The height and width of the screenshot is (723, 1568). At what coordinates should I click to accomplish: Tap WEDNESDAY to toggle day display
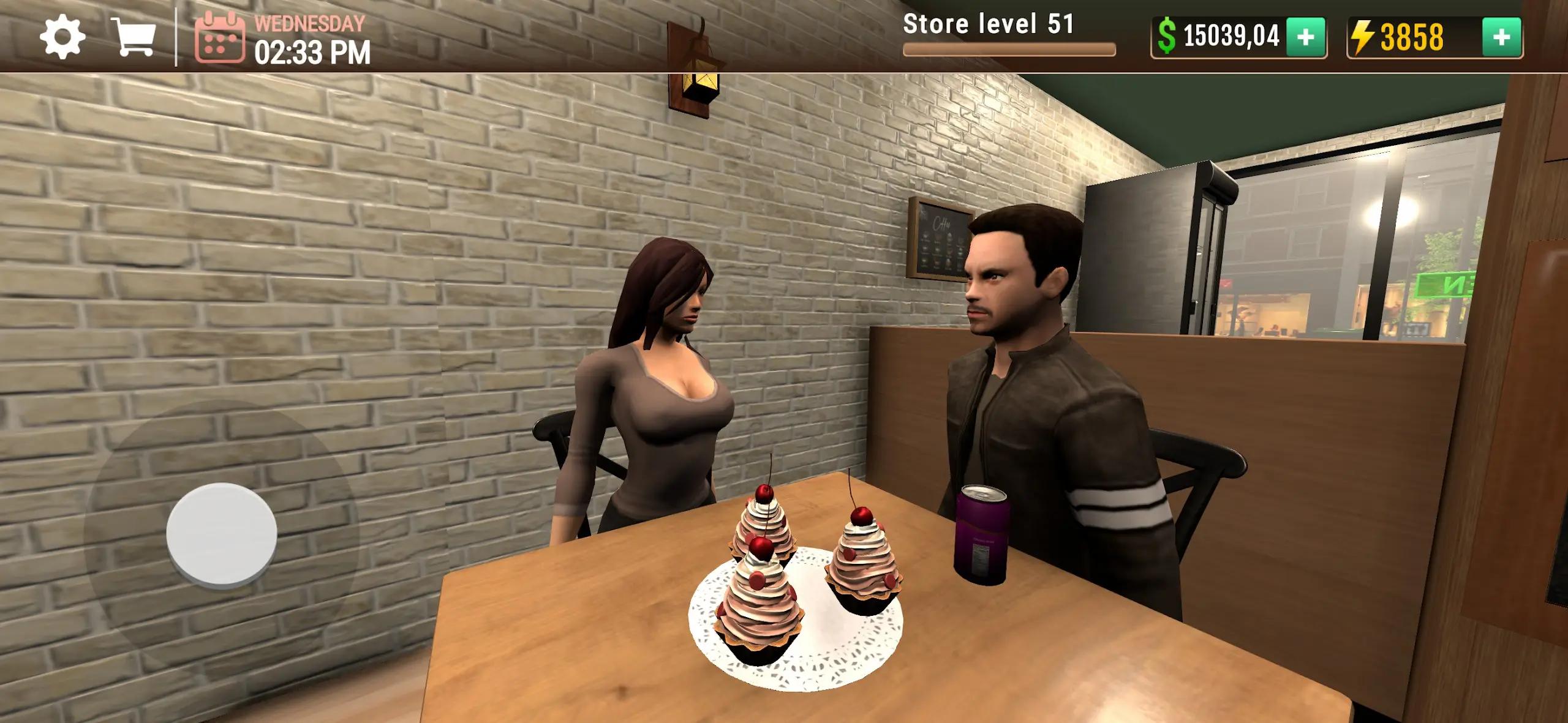(x=309, y=24)
